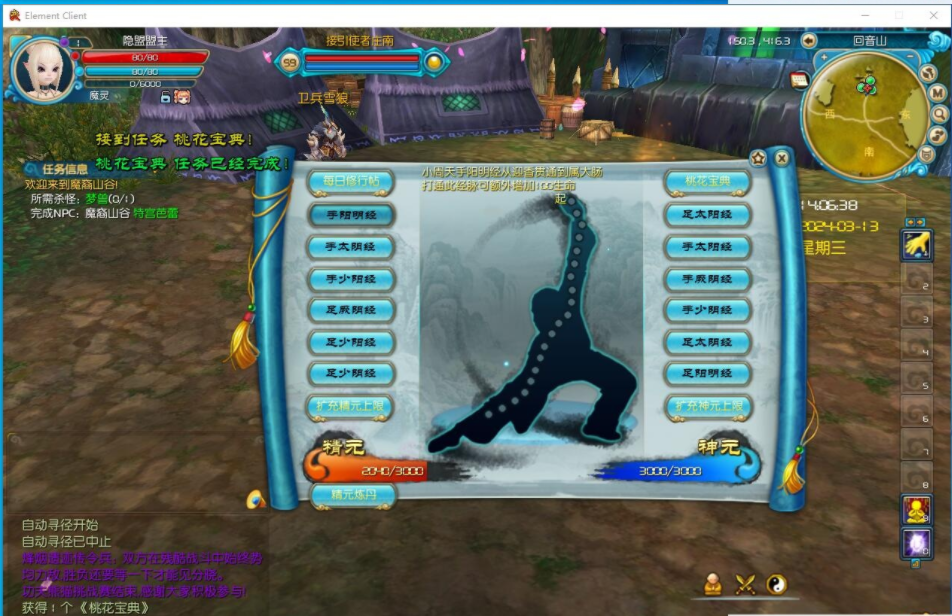Viewport: 952px width, 616px height.
Task: Open the 每日修行帖 daily practice button
Action: (350, 181)
